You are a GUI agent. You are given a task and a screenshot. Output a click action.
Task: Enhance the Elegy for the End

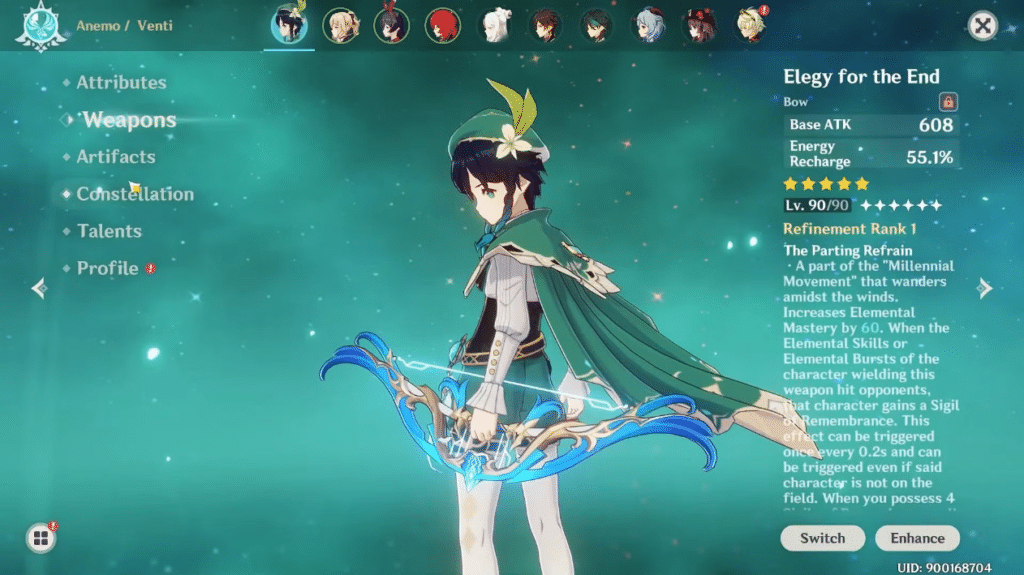pyautogui.click(x=917, y=538)
